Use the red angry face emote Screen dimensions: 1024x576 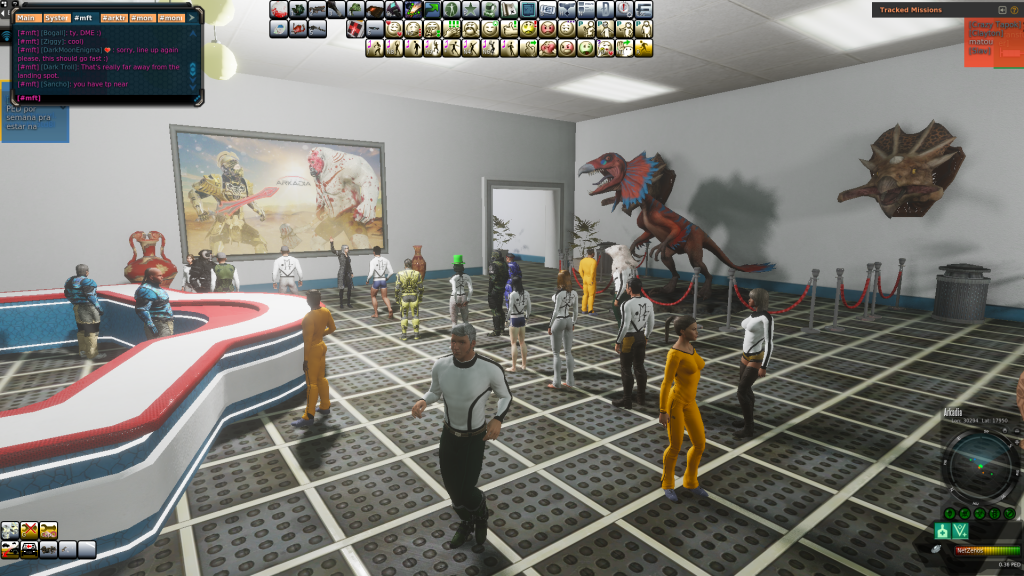[548, 28]
